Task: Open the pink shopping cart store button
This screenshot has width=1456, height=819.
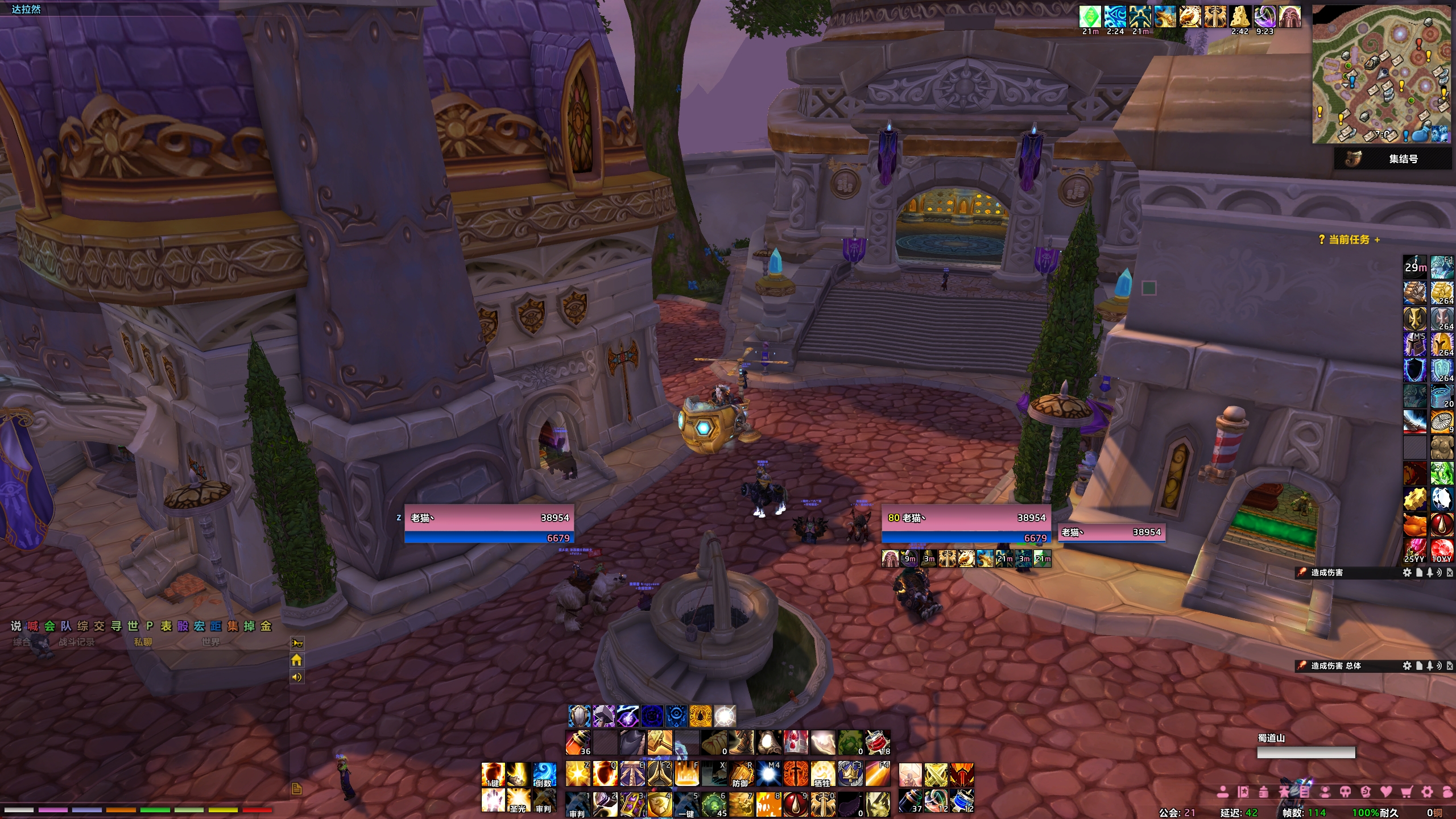Action: point(1407,792)
